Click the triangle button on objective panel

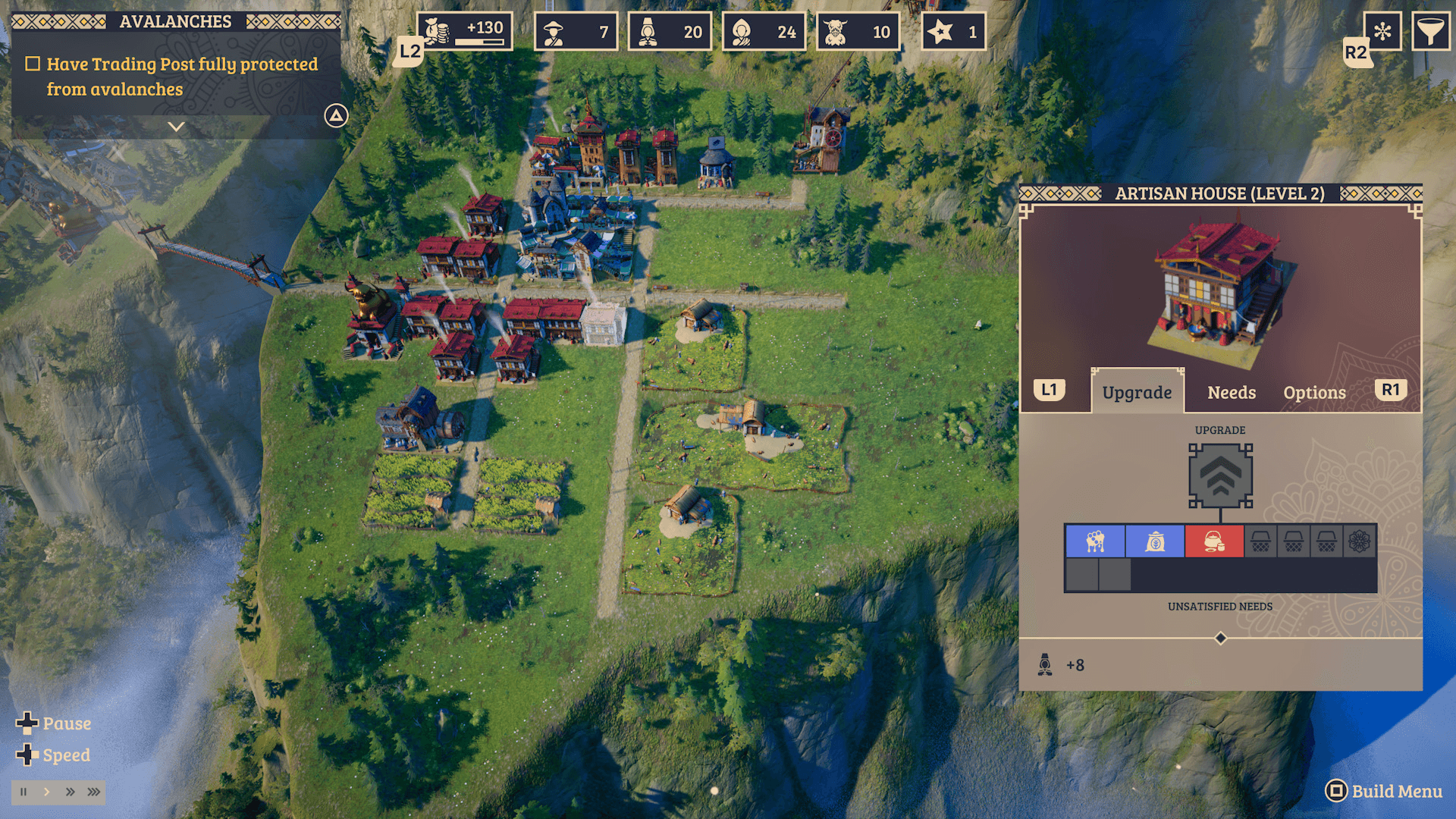pos(336,115)
